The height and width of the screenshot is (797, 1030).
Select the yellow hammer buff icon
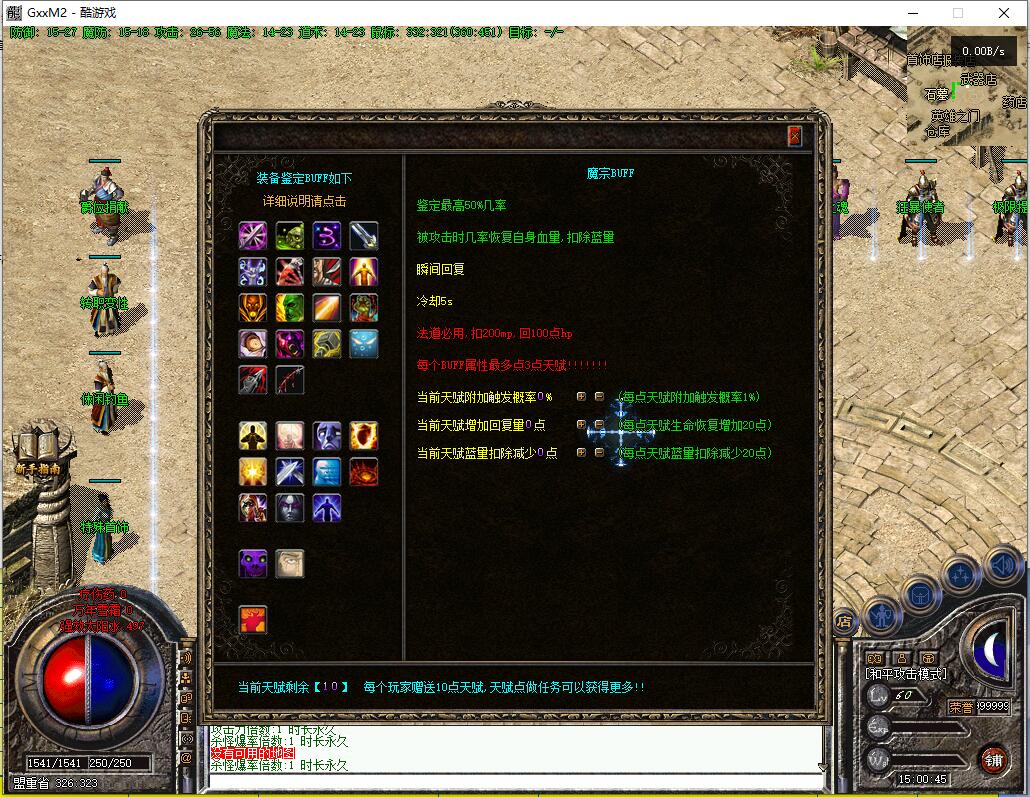click(x=327, y=344)
